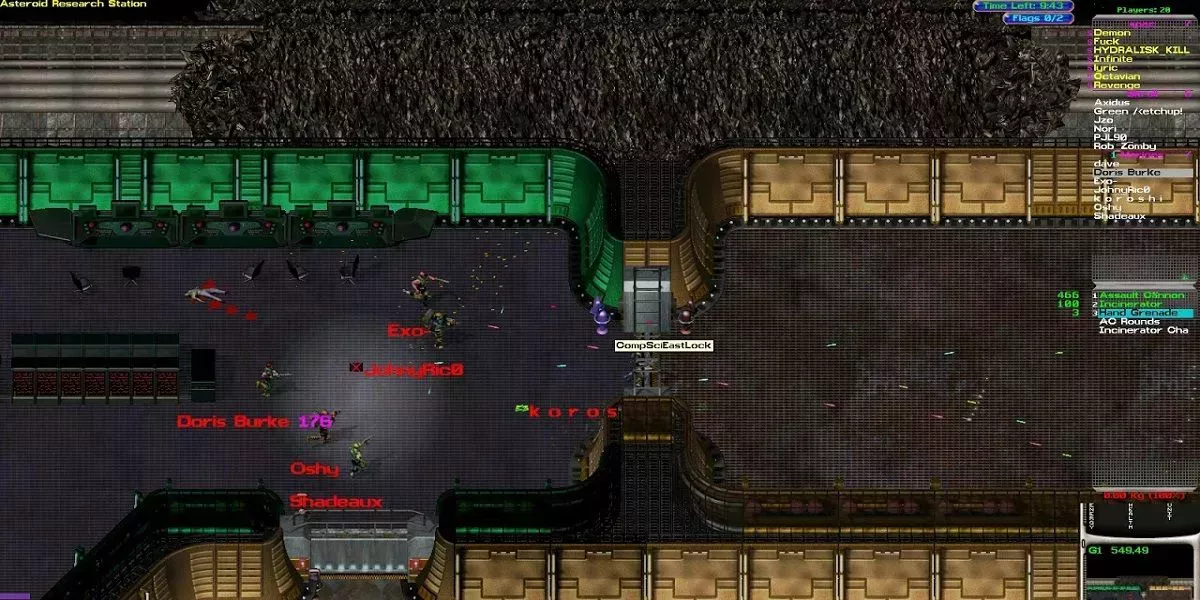Screen dimensions: 1200x600
Task: Choose the Hand Grenade inventory item
Action: [x=1137, y=313]
